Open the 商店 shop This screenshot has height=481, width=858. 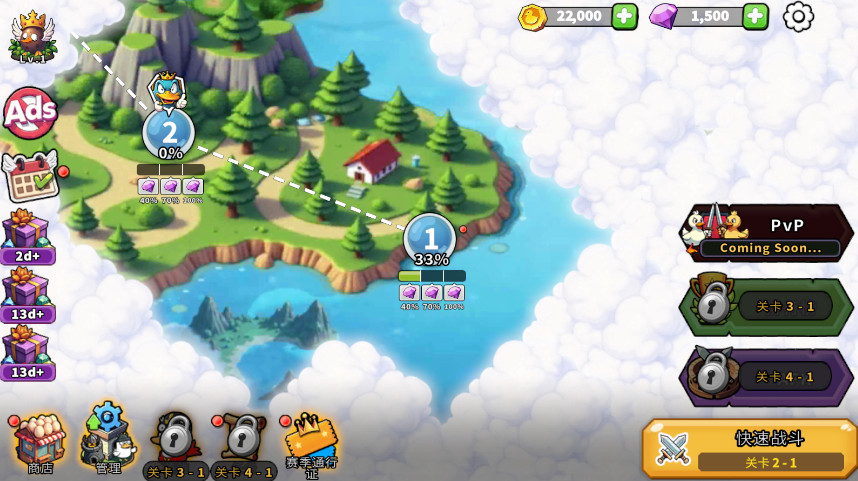click(39, 443)
